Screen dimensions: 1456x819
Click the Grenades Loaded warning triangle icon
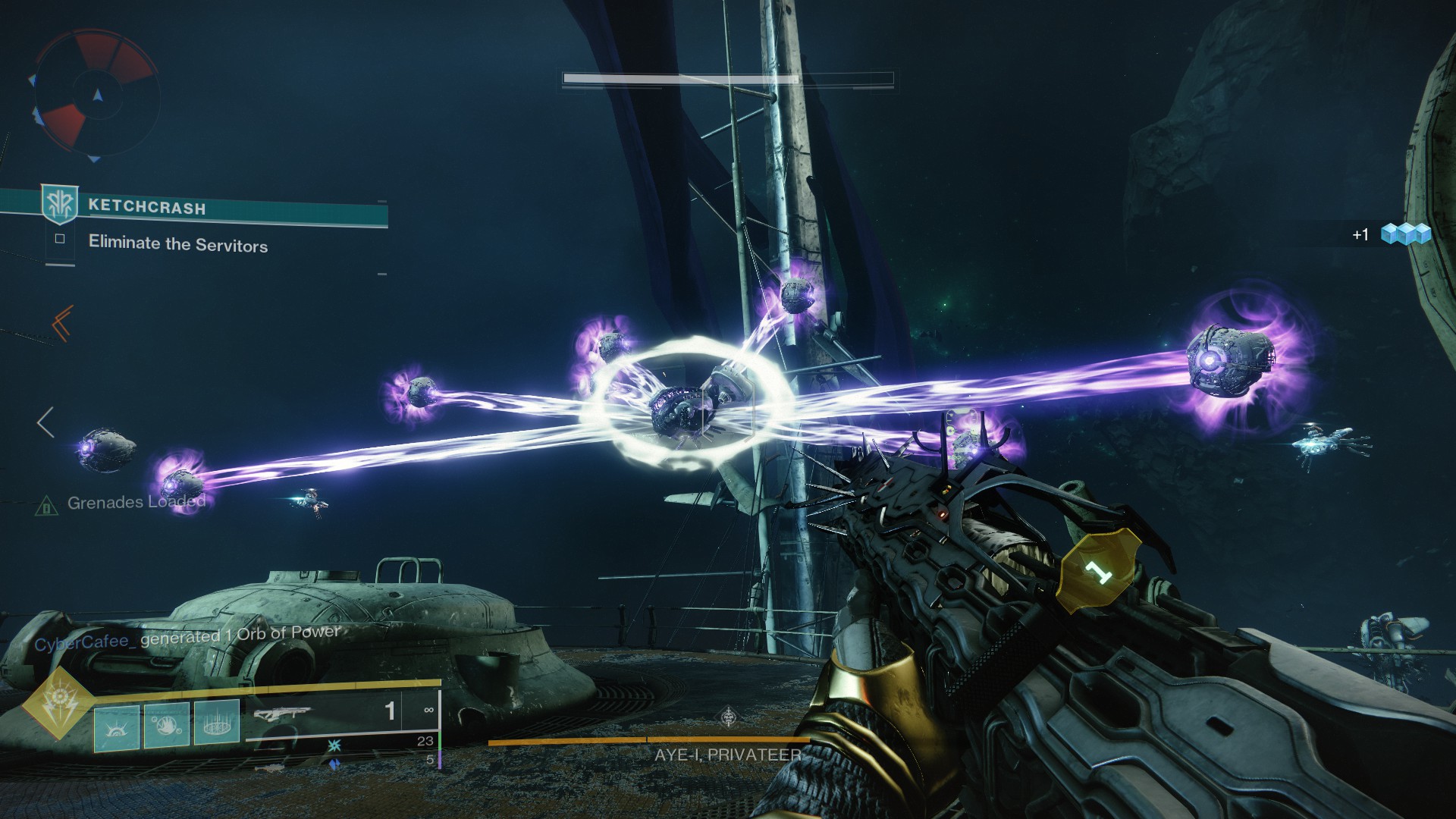click(x=46, y=505)
